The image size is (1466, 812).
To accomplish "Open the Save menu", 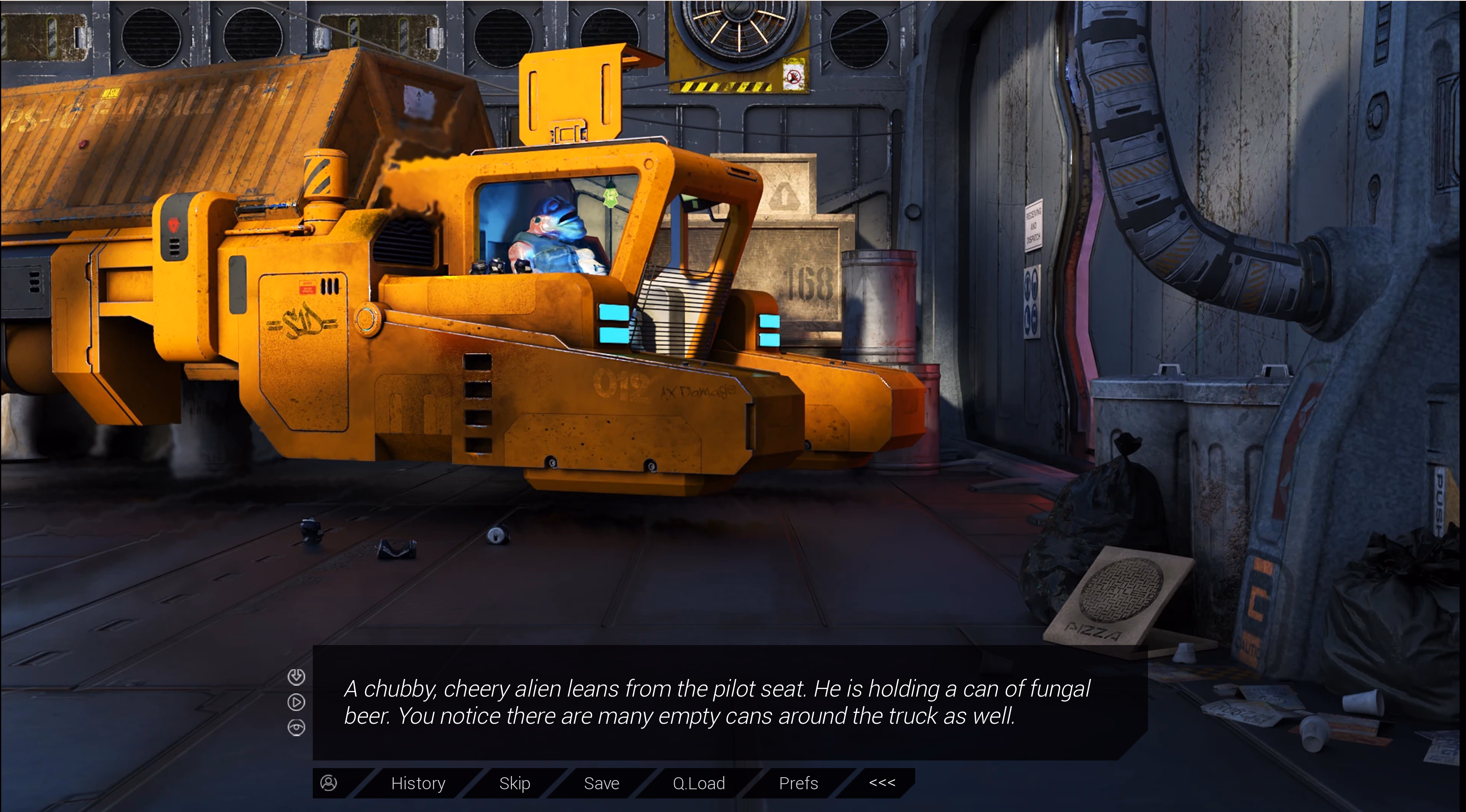I will [x=601, y=784].
